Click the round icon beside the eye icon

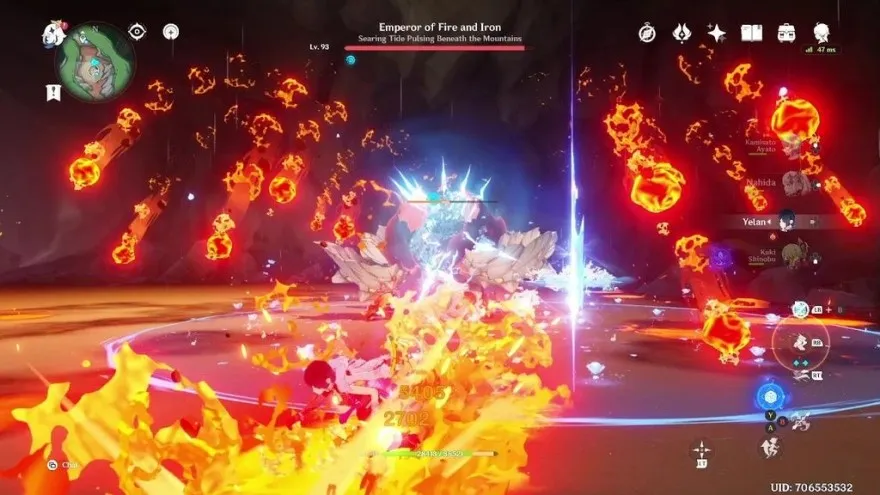171,32
